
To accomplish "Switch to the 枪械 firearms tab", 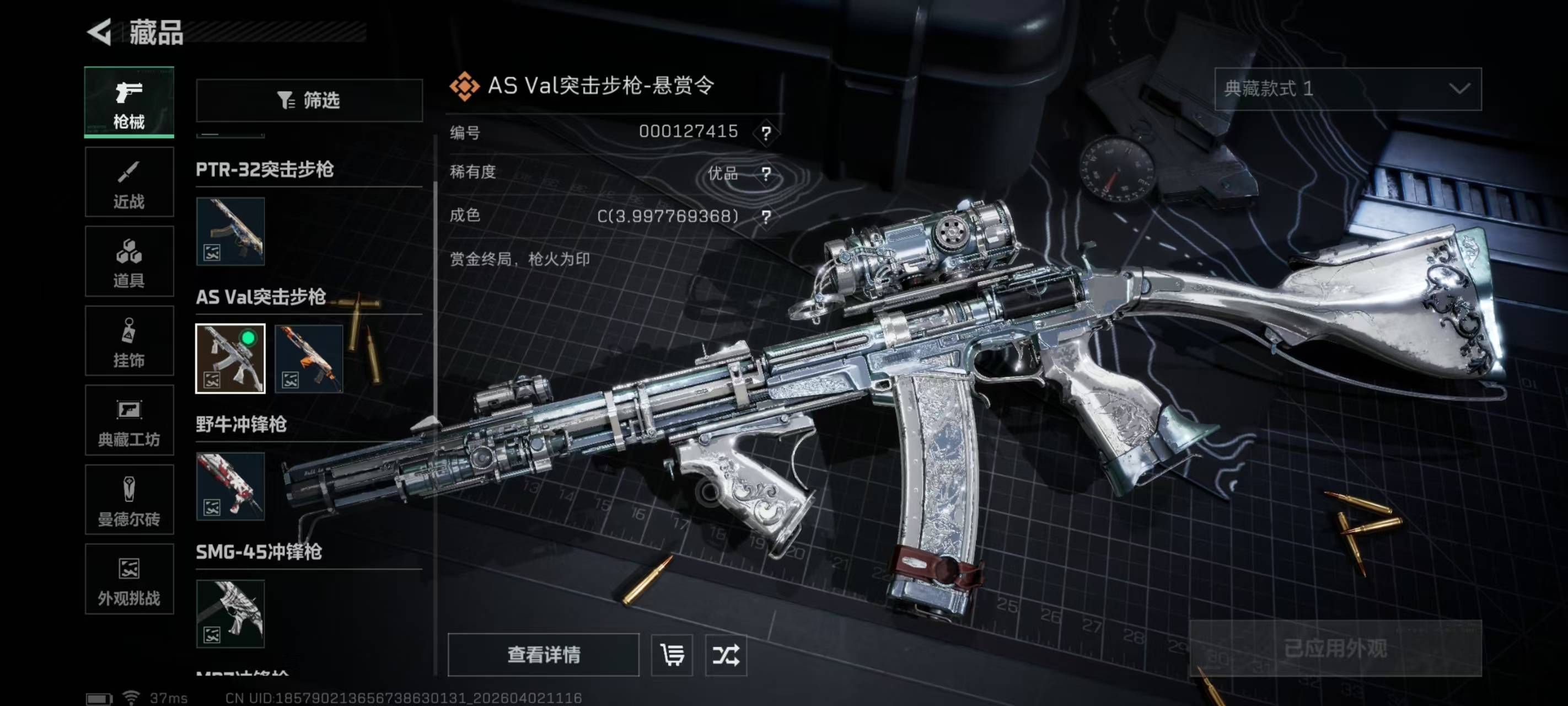I will pyautogui.click(x=129, y=101).
